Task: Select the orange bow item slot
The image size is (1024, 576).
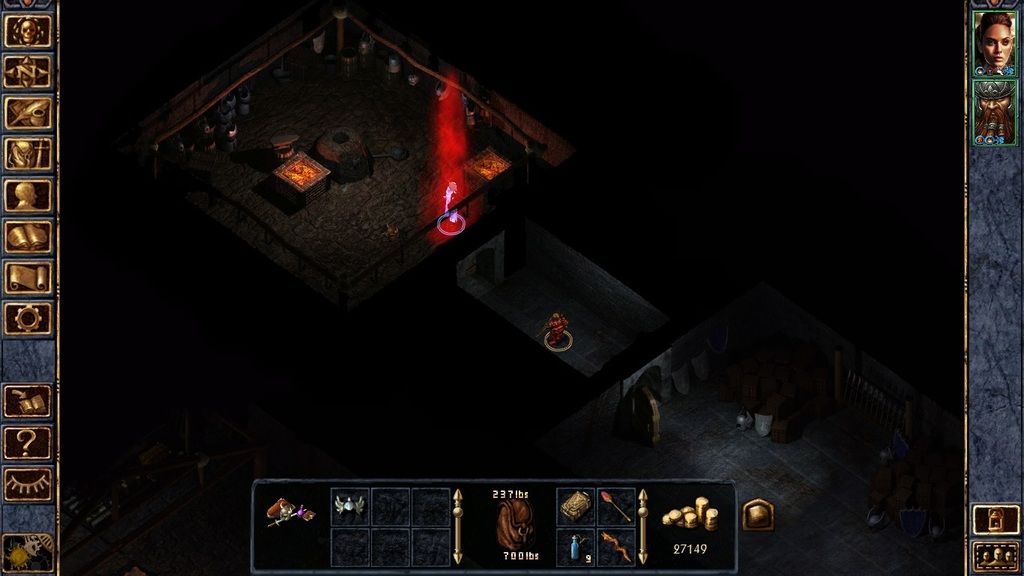Action: click(616, 547)
